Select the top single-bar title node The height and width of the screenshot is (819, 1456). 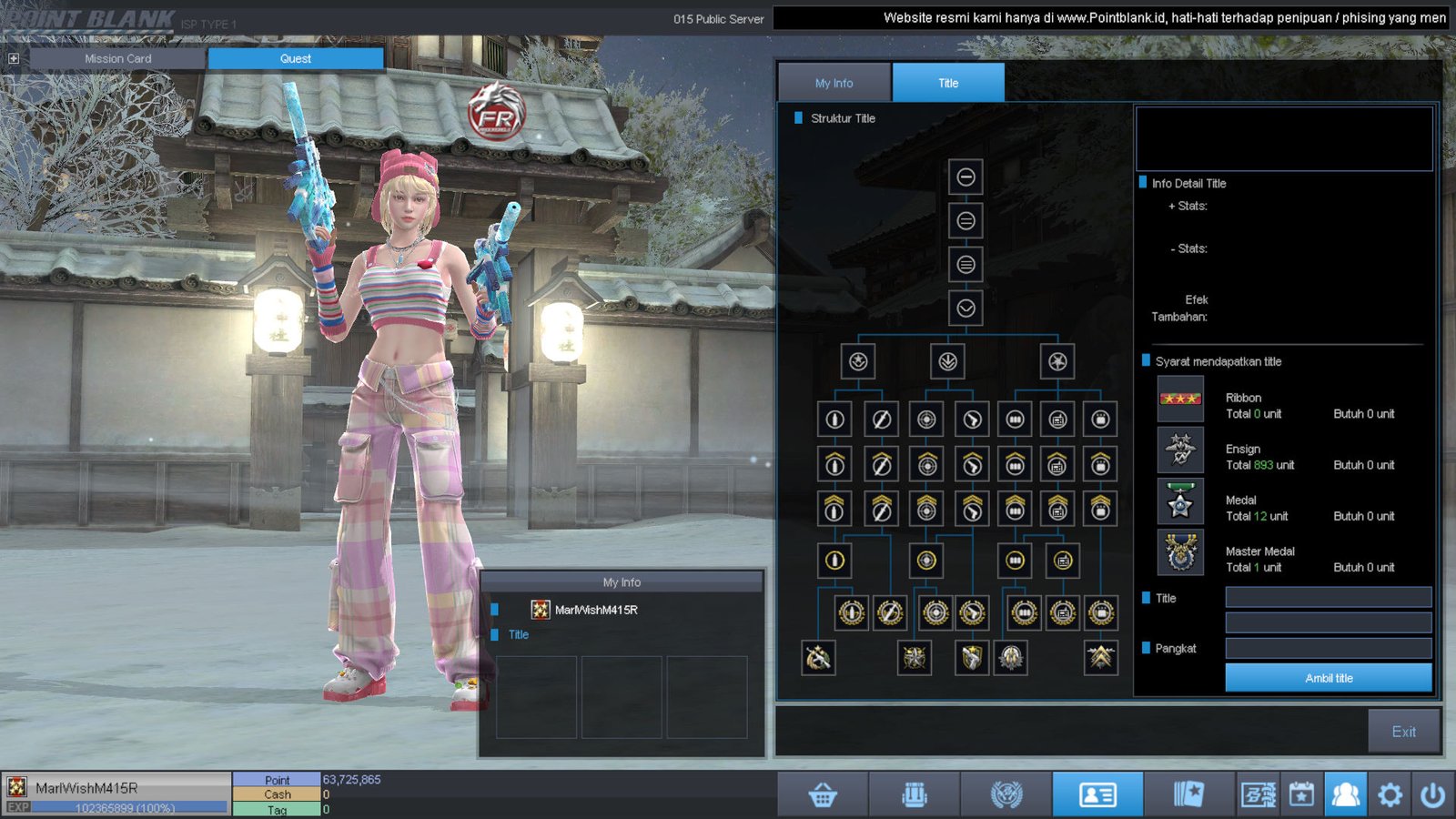(966, 177)
